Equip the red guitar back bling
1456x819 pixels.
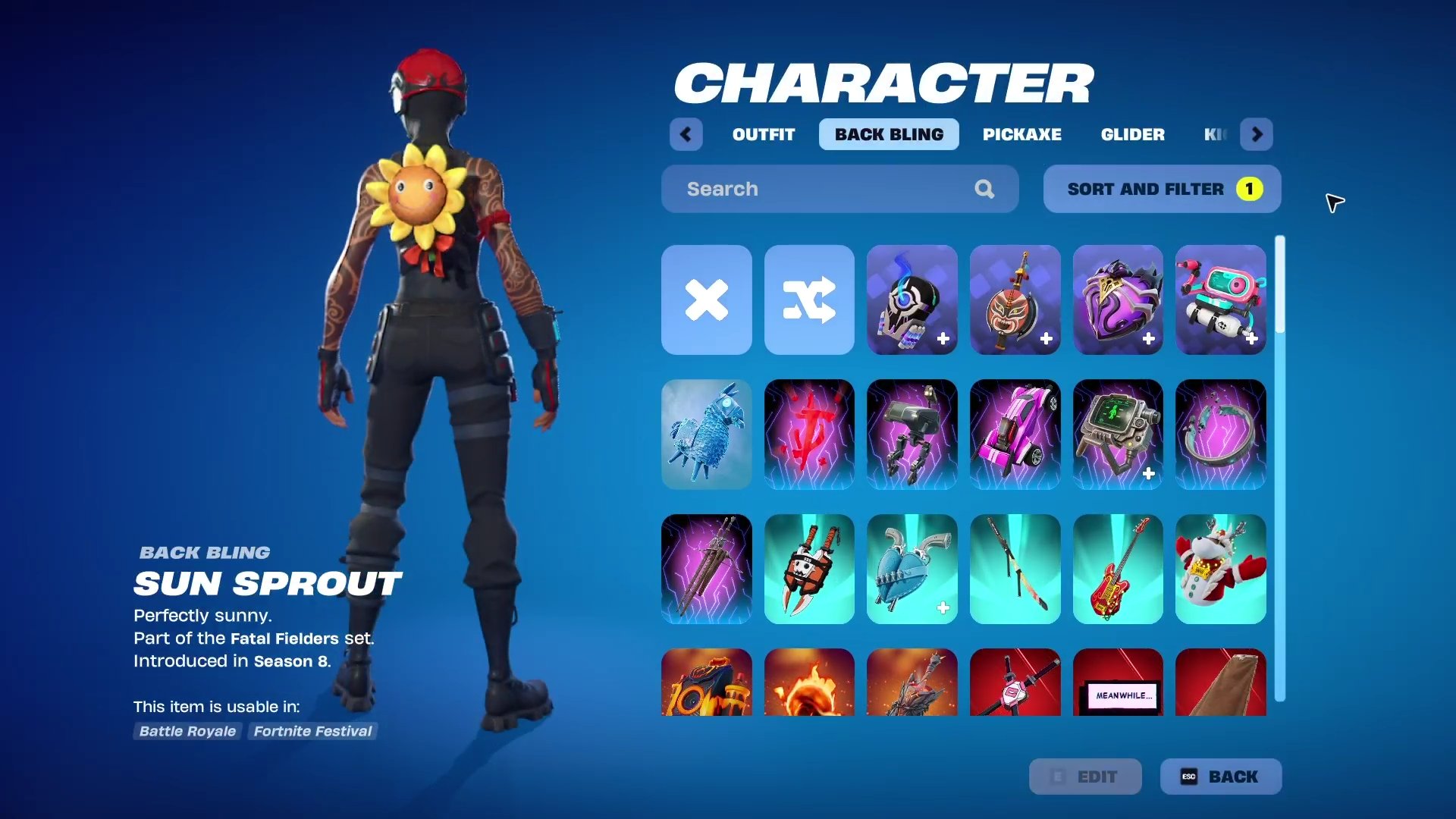click(1118, 569)
